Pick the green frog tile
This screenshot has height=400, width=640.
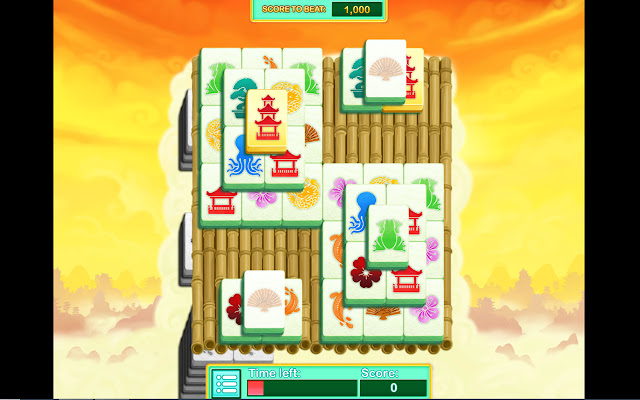coord(388,234)
